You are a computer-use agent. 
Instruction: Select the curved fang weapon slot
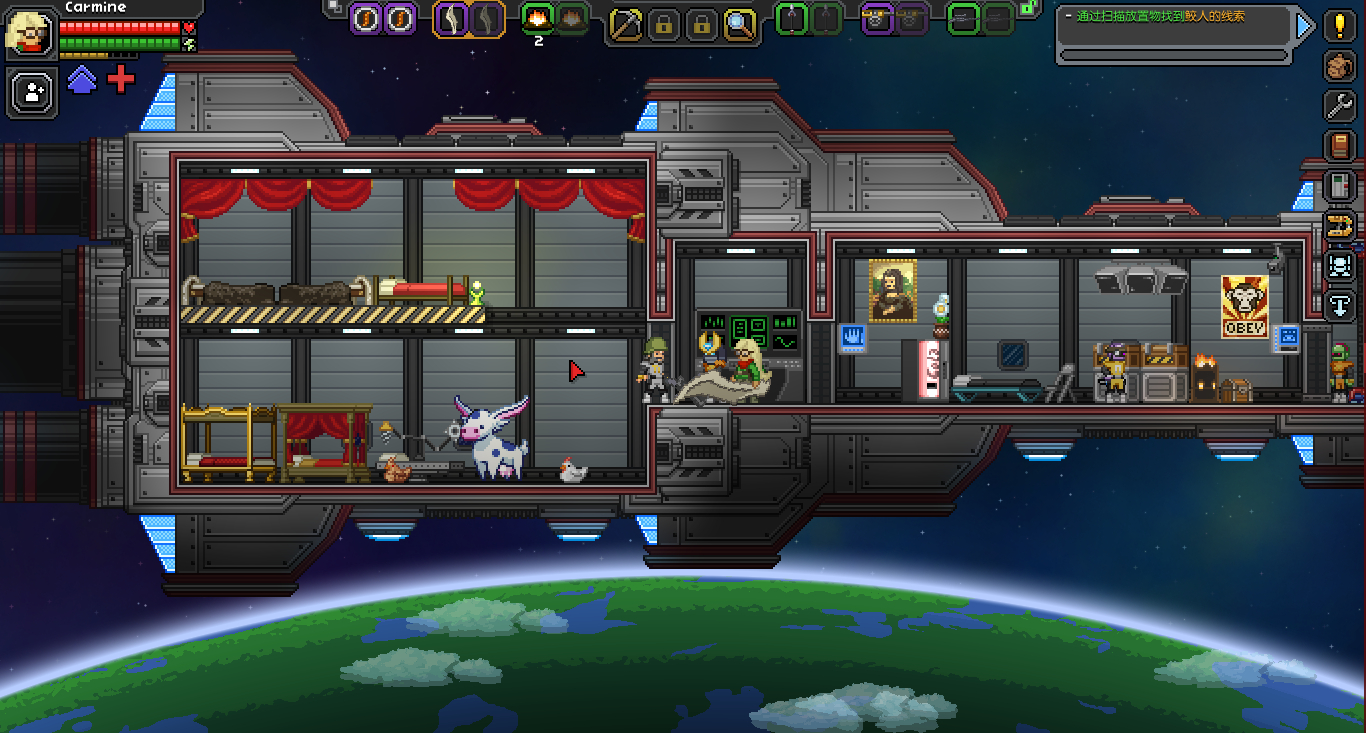[452, 18]
